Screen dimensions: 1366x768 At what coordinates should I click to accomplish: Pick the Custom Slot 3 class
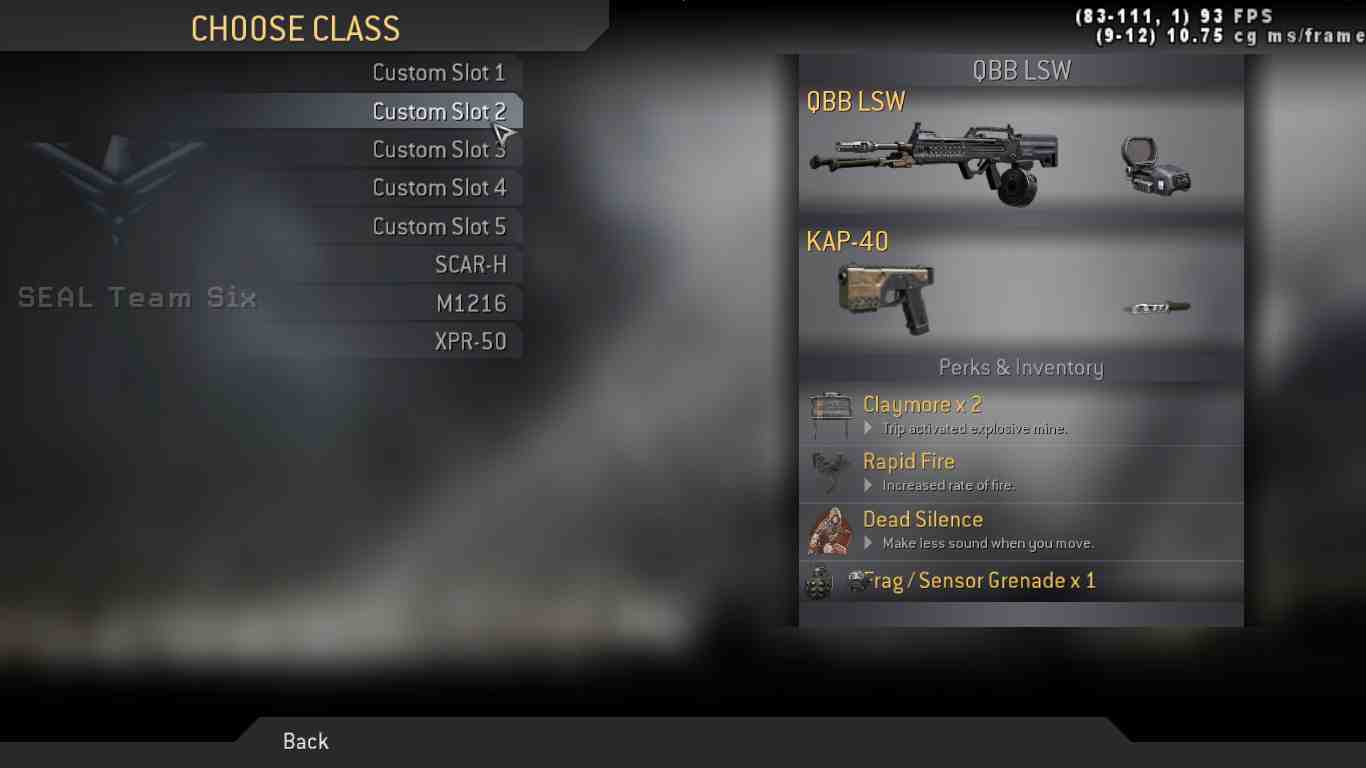(x=438, y=150)
